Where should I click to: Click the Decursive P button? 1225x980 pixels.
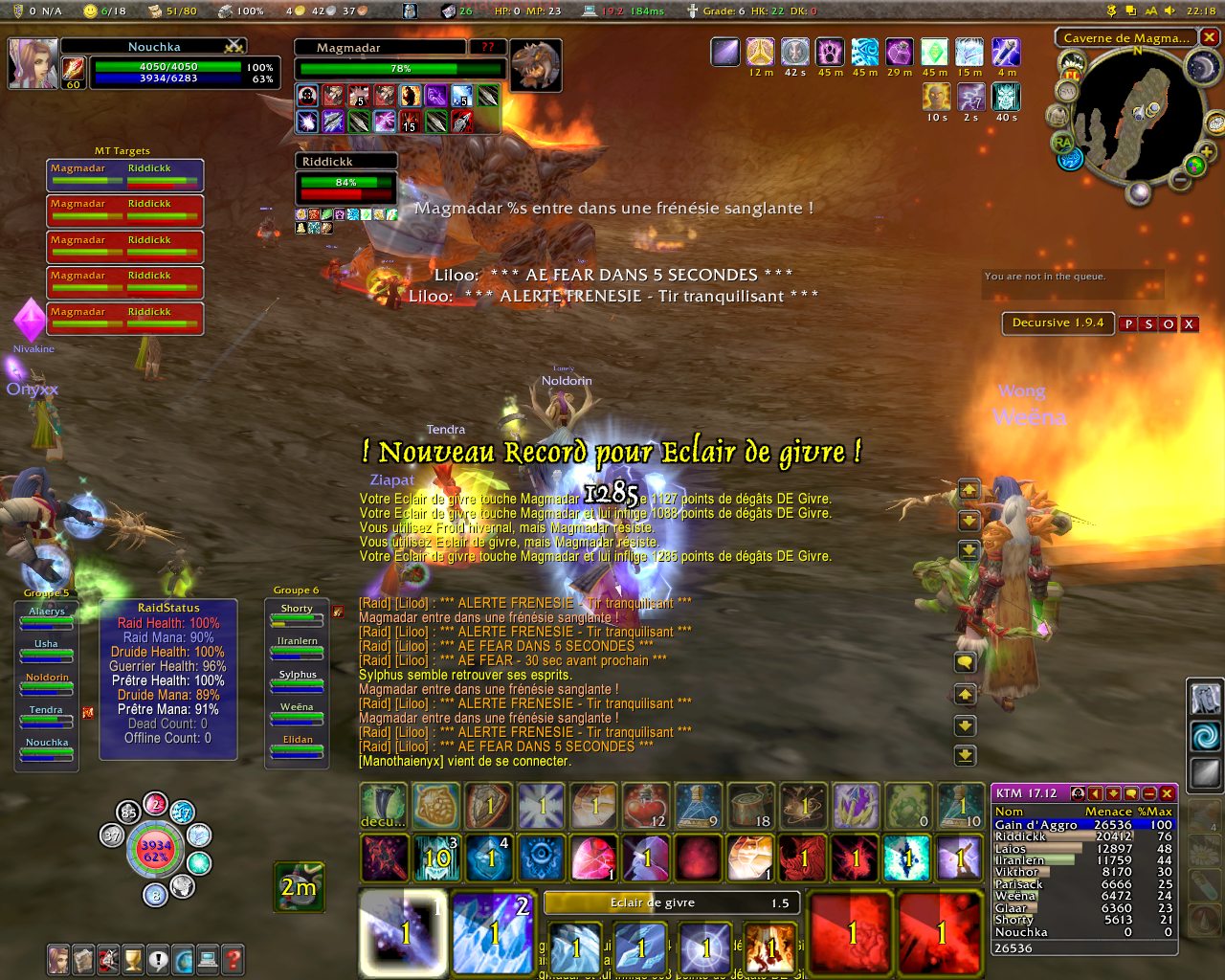tap(1128, 324)
